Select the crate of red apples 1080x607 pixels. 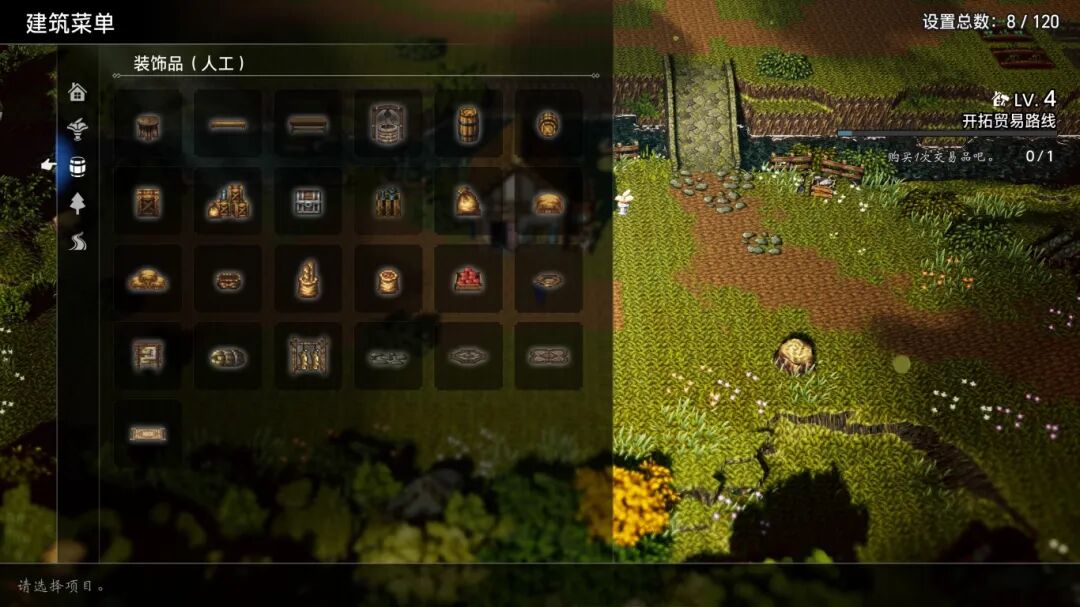pyautogui.click(x=468, y=280)
